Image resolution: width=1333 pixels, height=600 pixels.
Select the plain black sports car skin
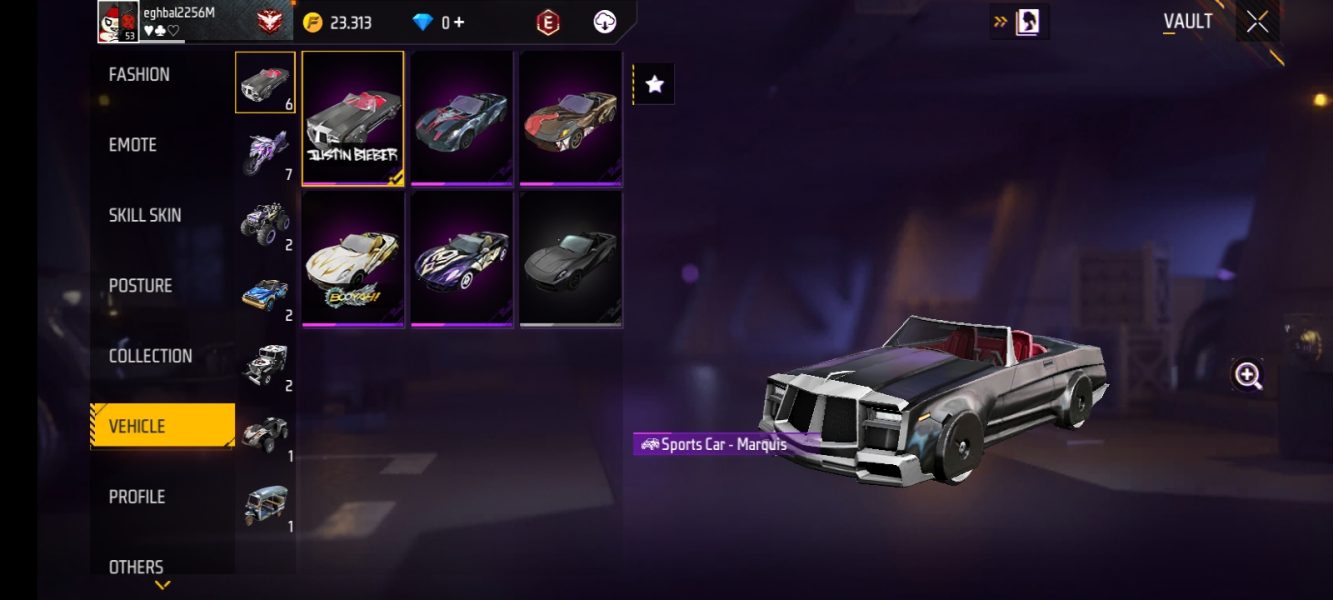pyautogui.click(x=570, y=259)
